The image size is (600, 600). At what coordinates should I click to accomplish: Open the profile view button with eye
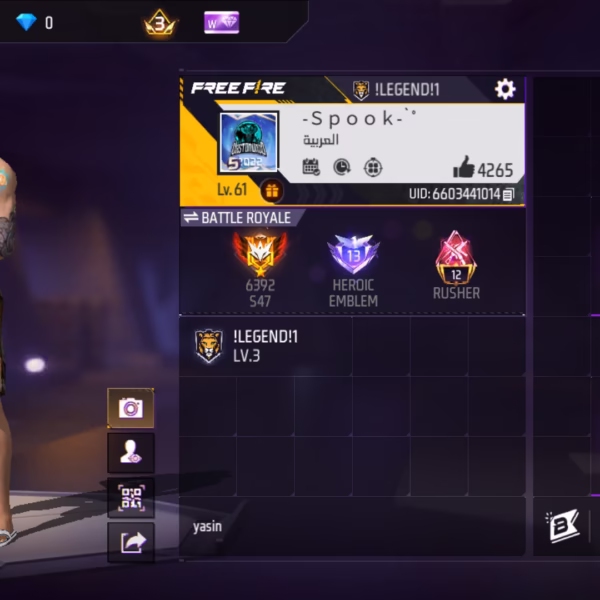(131, 453)
